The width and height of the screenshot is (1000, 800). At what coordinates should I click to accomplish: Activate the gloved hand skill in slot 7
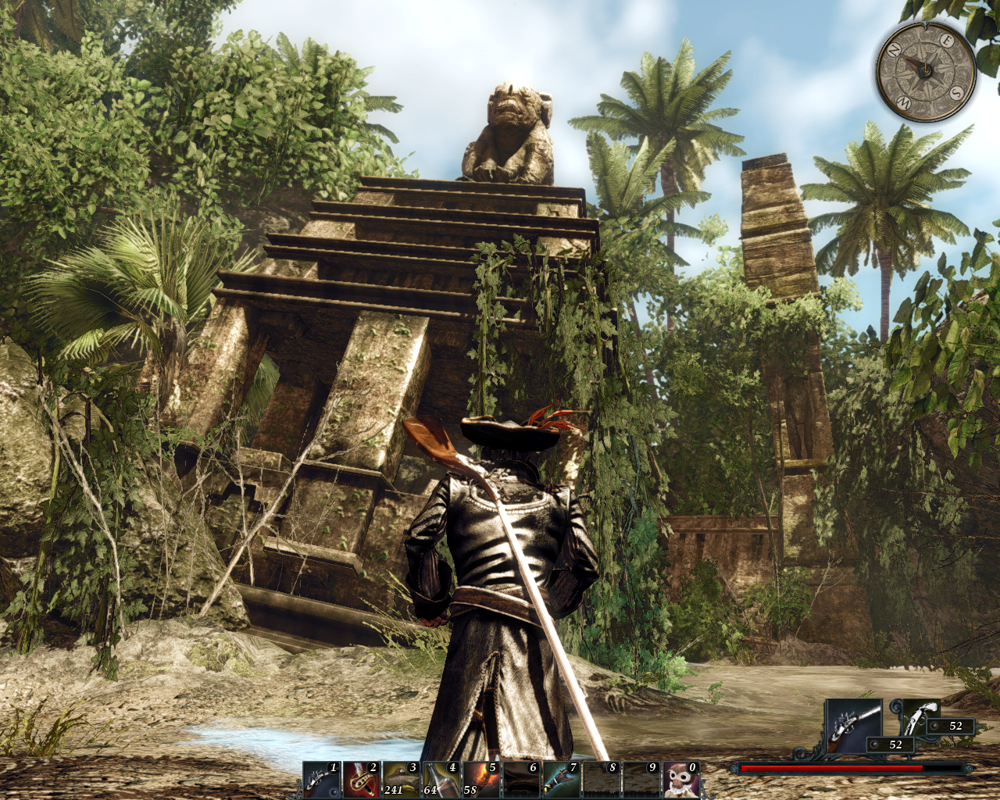pyautogui.click(x=561, y=780)
